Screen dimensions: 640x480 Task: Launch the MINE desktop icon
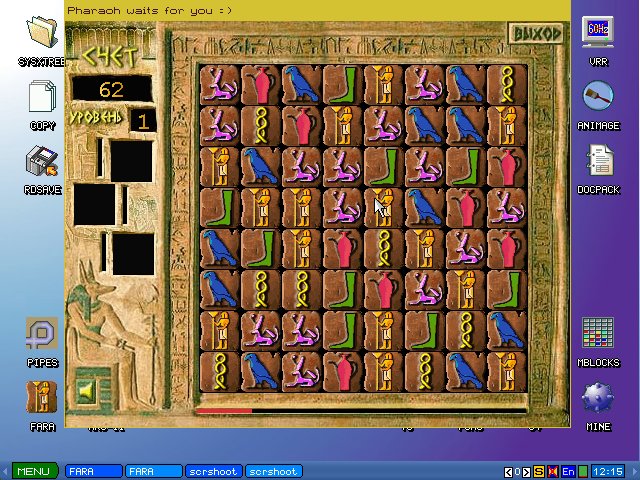pos(598,401)
